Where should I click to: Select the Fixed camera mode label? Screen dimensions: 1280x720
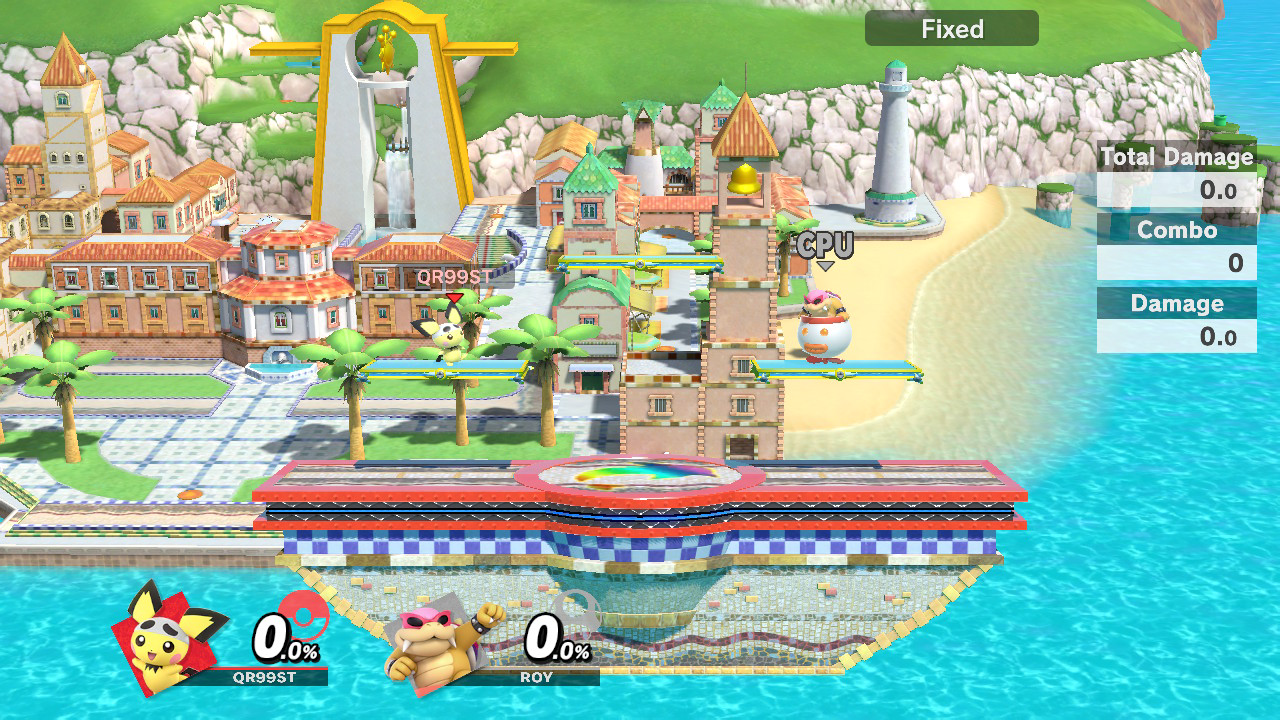point(952,29)
